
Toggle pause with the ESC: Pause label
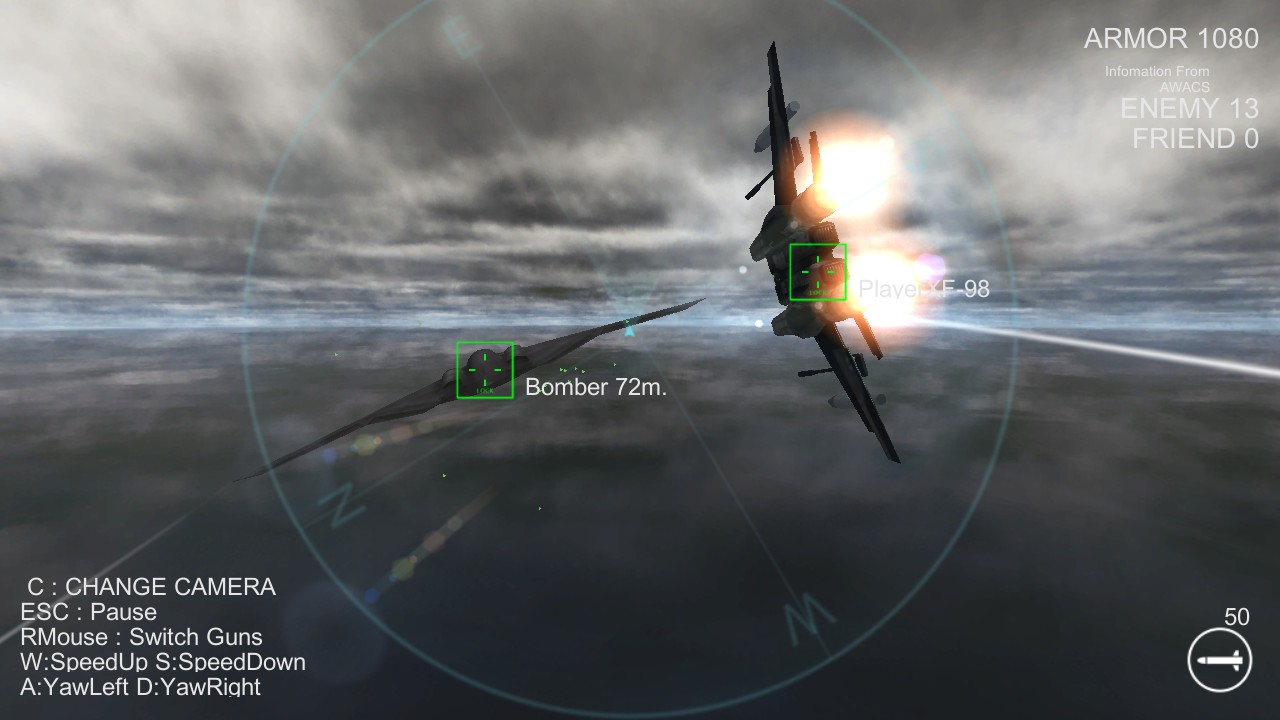click(x=87, y=612)
